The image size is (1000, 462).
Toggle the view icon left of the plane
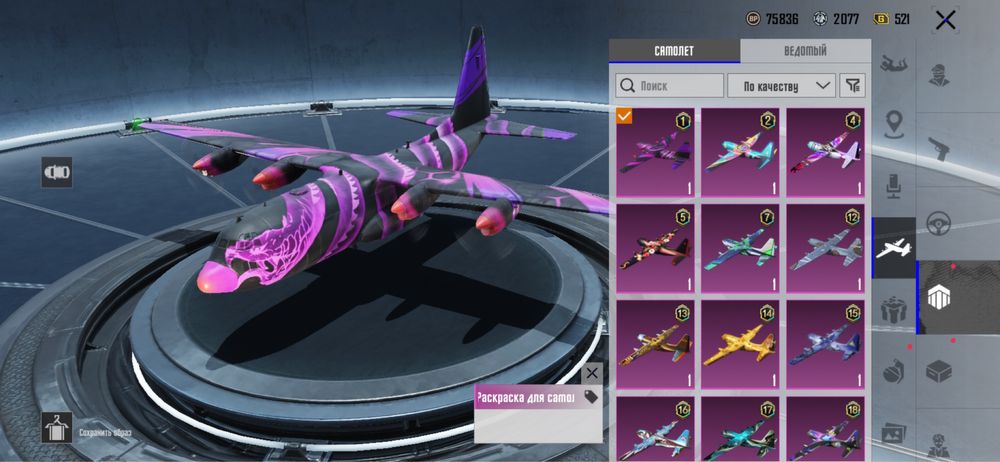click(57, 172)
